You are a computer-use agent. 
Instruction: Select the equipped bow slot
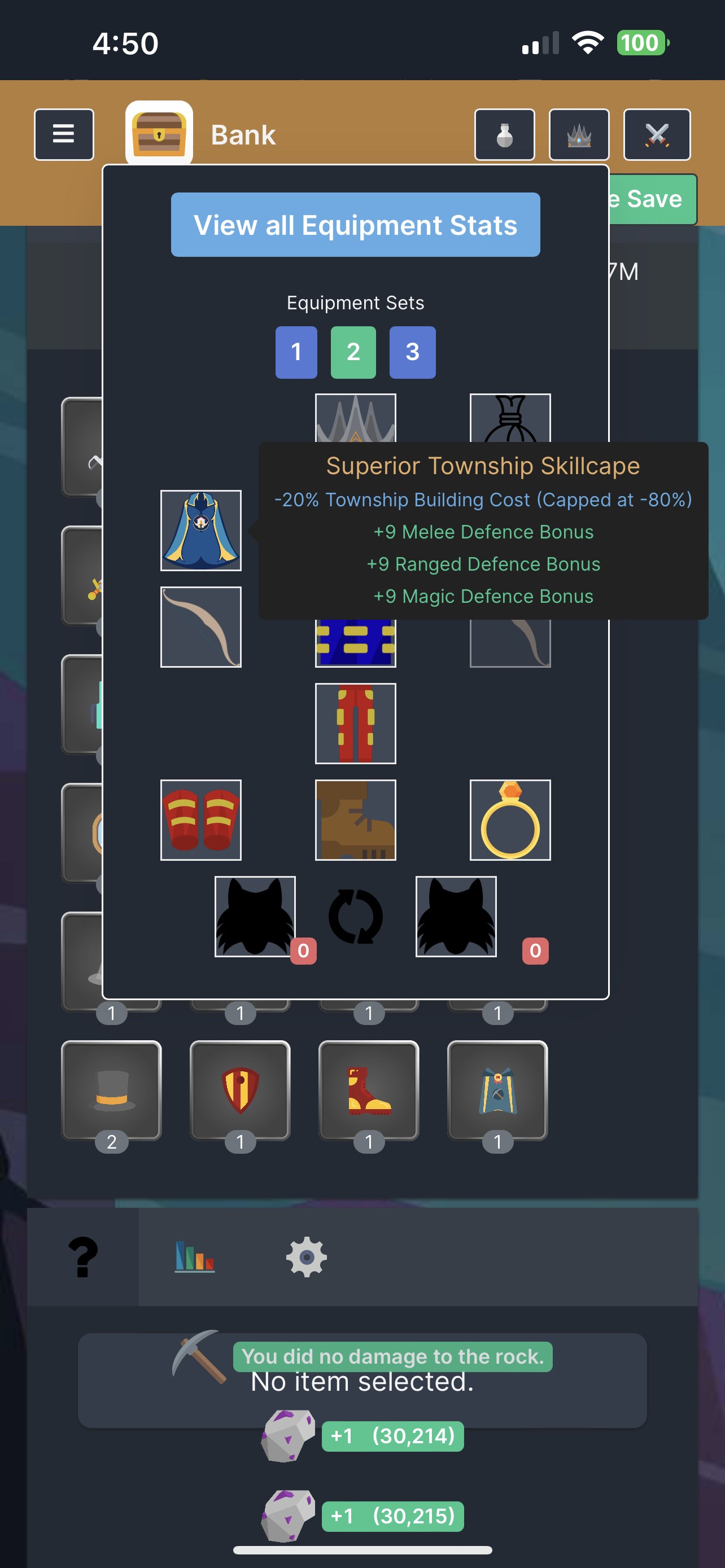[200, 627]
